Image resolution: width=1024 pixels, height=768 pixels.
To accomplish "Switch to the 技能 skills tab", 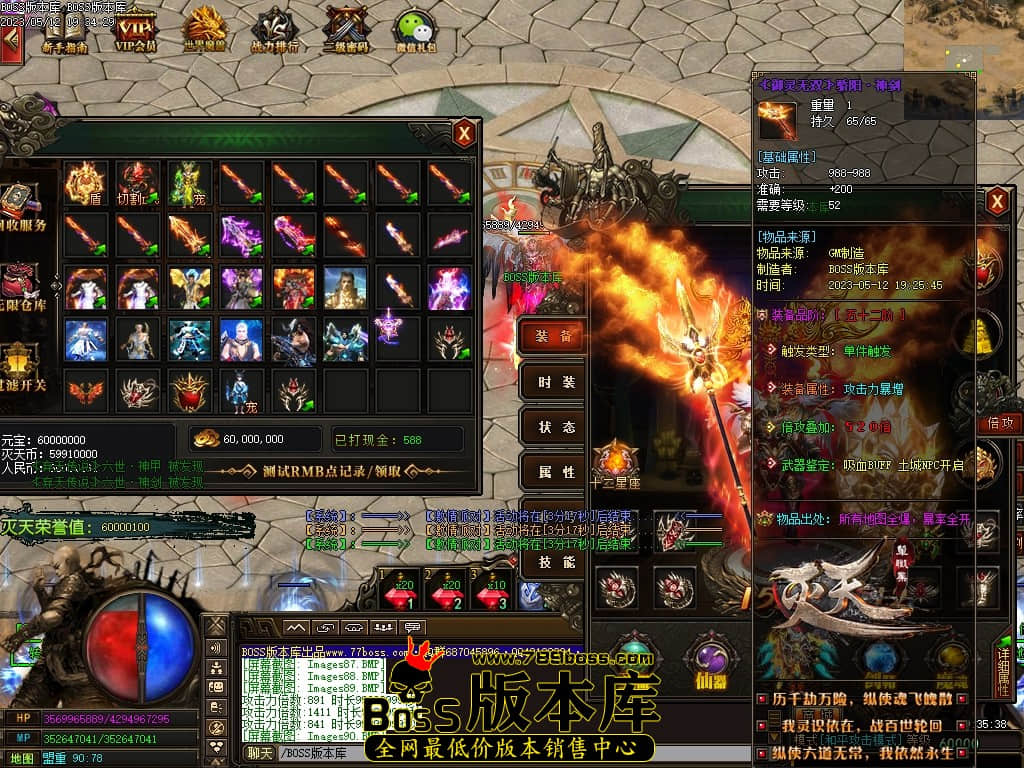I will click(553, 562).
